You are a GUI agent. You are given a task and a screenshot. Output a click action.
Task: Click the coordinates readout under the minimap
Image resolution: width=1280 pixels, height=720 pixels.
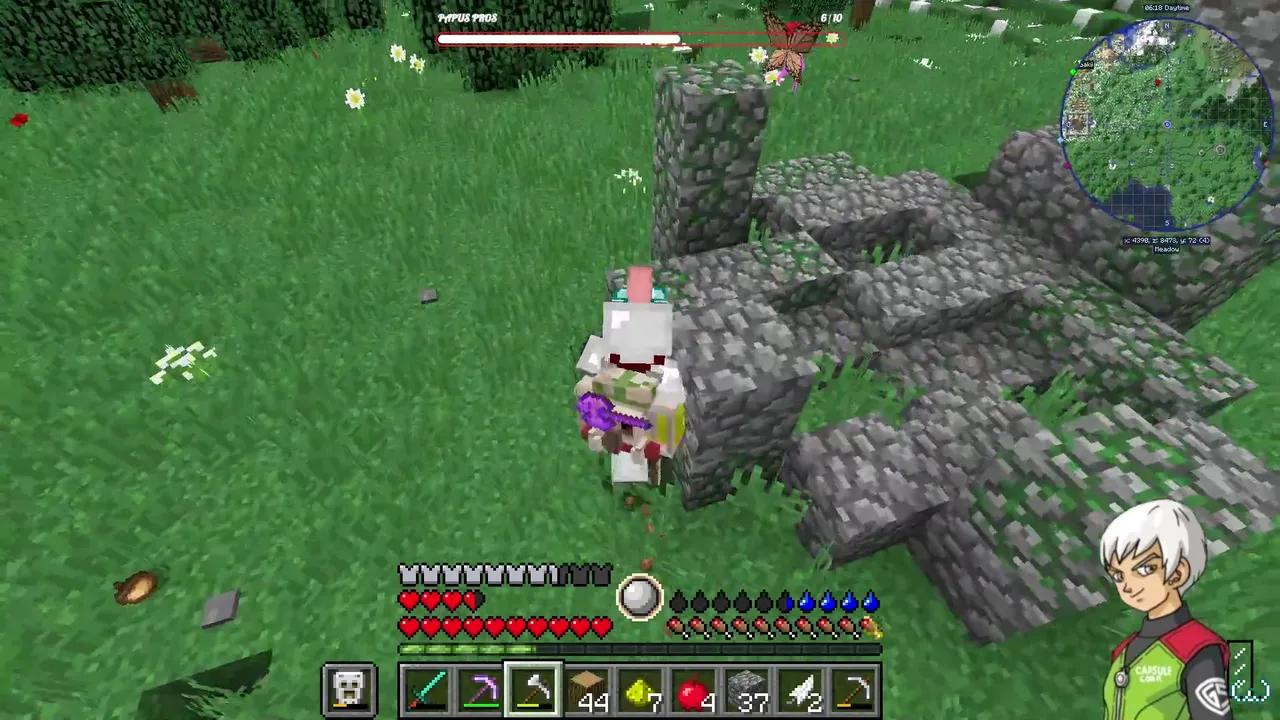click(x=1166, y=239)
